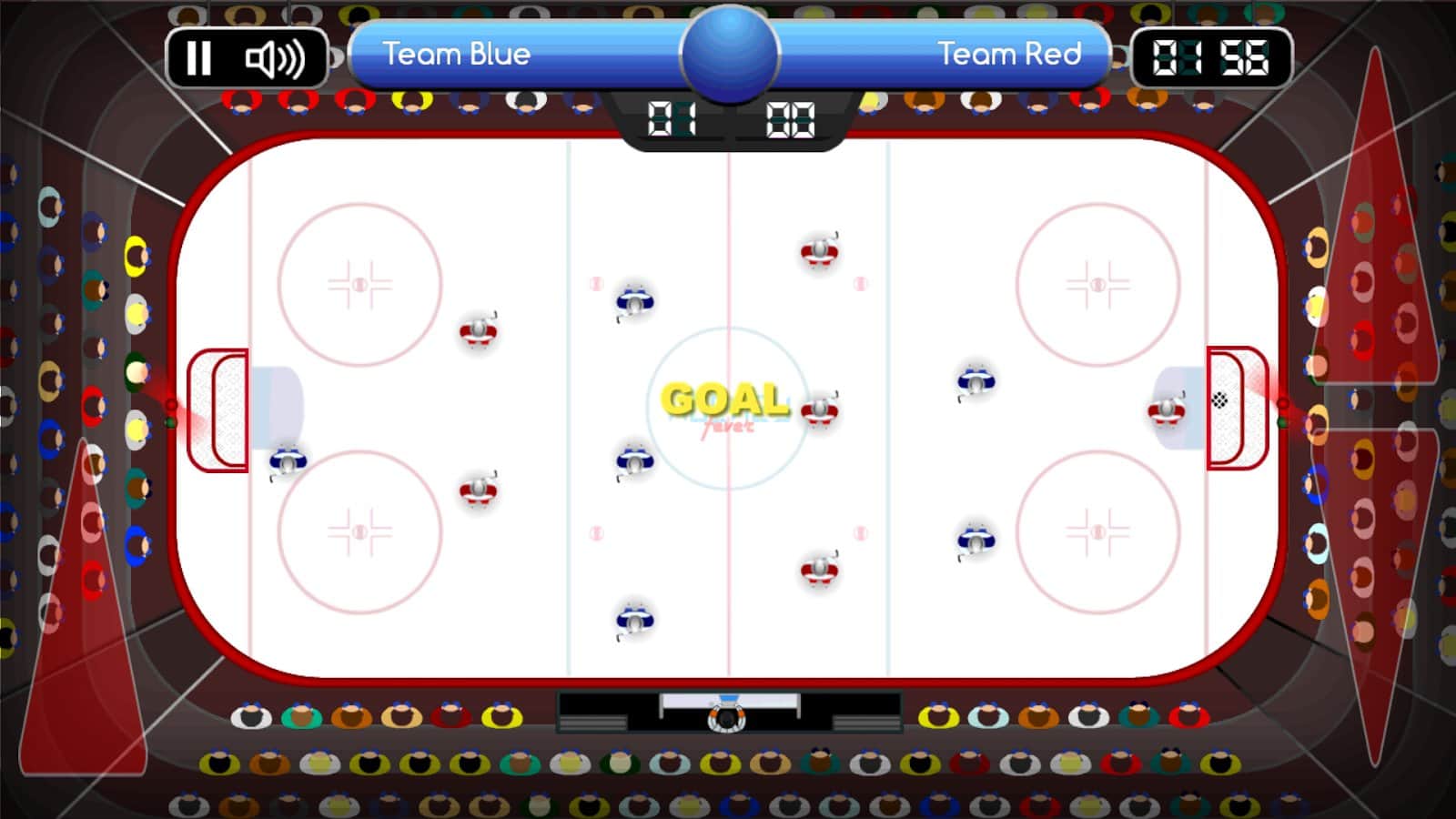Click the blue player in the center circle
Image resolution: width=1456 pixels, height=819 pixels.
pos(634,460)
